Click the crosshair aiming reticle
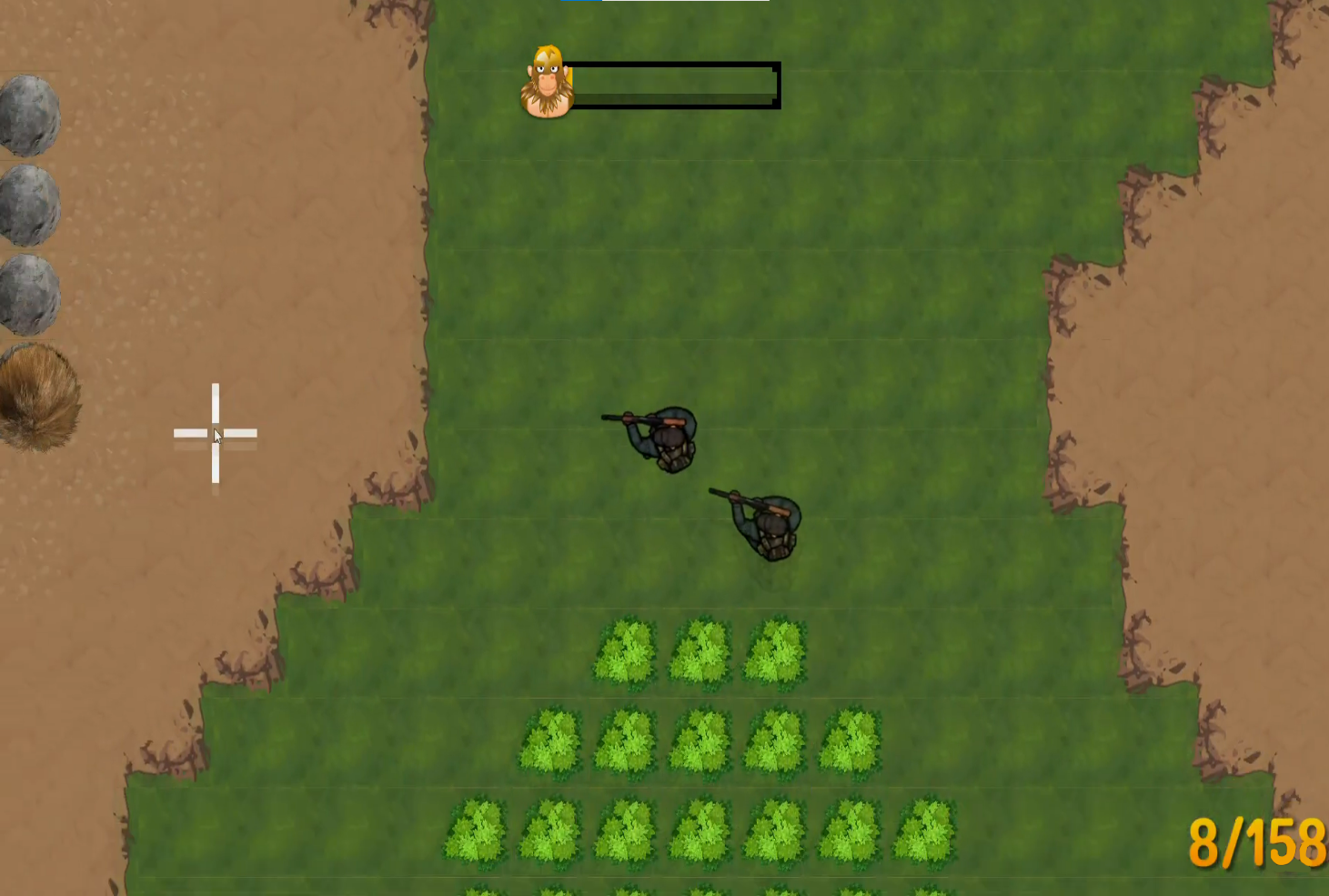 point(216,434)
